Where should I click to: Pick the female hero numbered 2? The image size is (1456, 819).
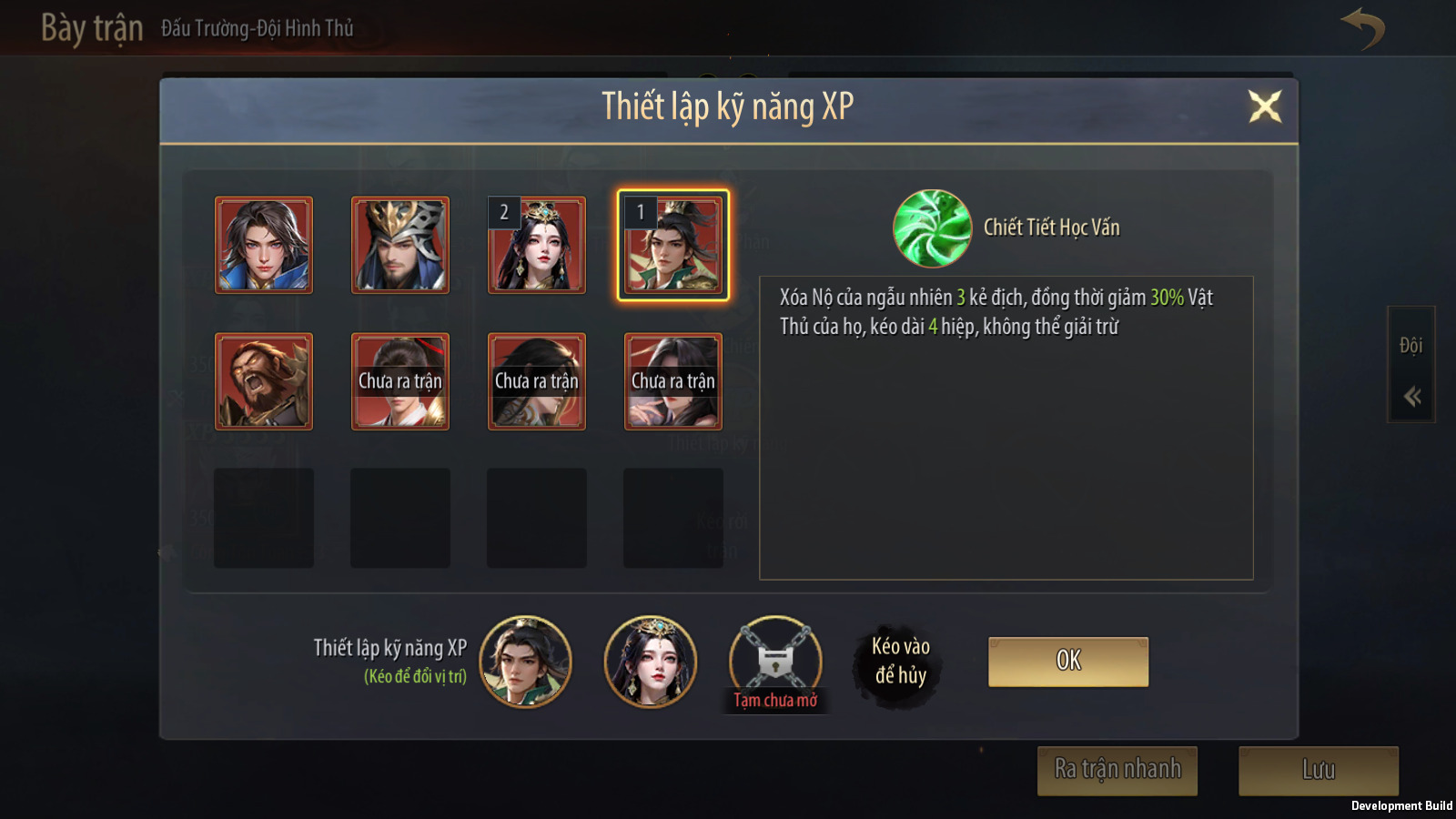pyautogui.click(x=537, y=245)
